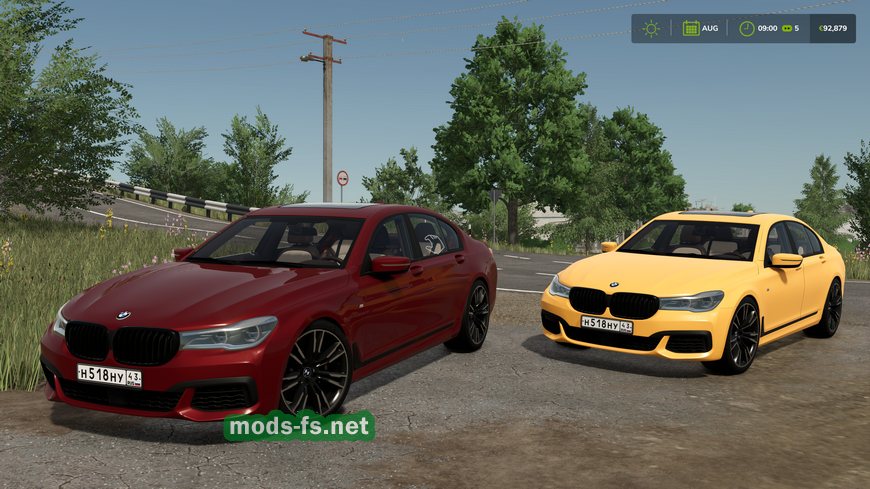
Task: Click the time-speed fast-forward icon
Action: (786, 28)
